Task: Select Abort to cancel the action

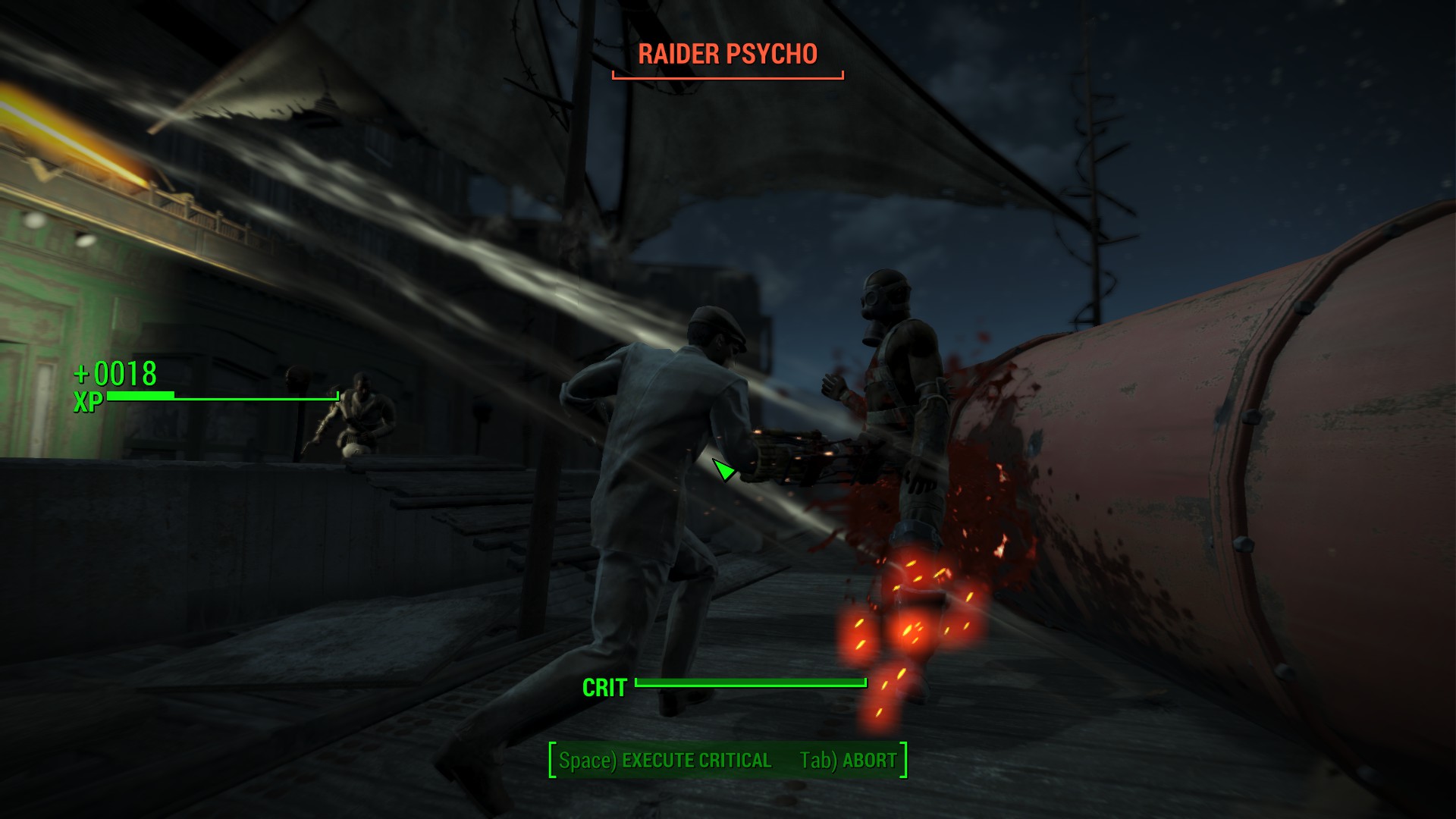Action: tap(848, 760)
